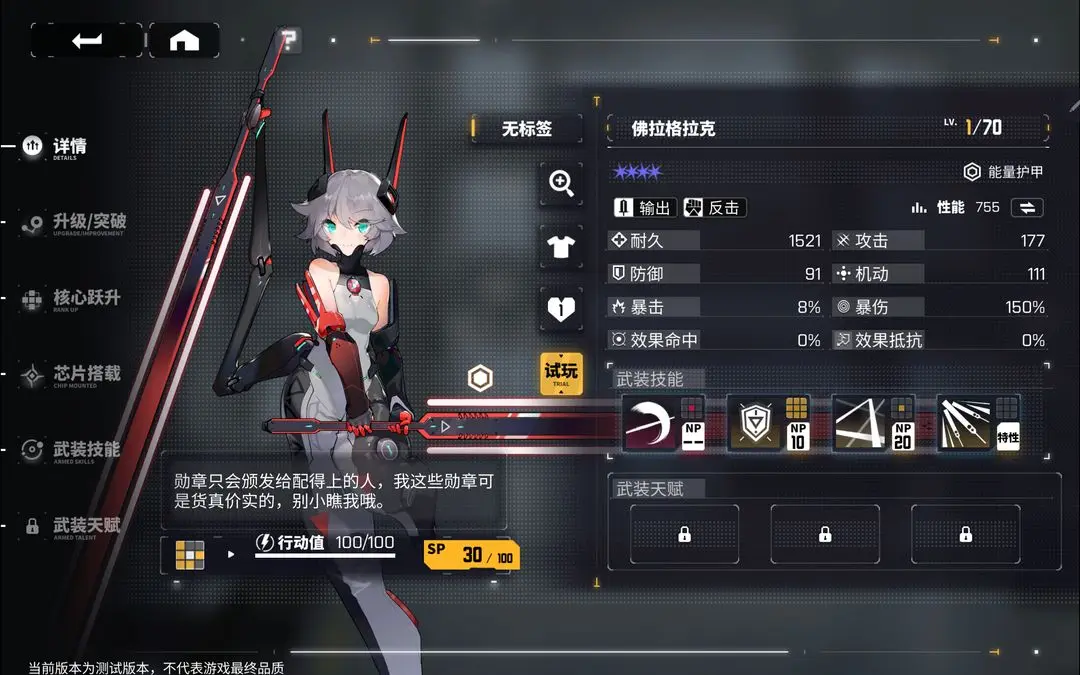Click the 无标签 tag button
Viewport: 1080px width, 675px height.
[x=526, y=129]
